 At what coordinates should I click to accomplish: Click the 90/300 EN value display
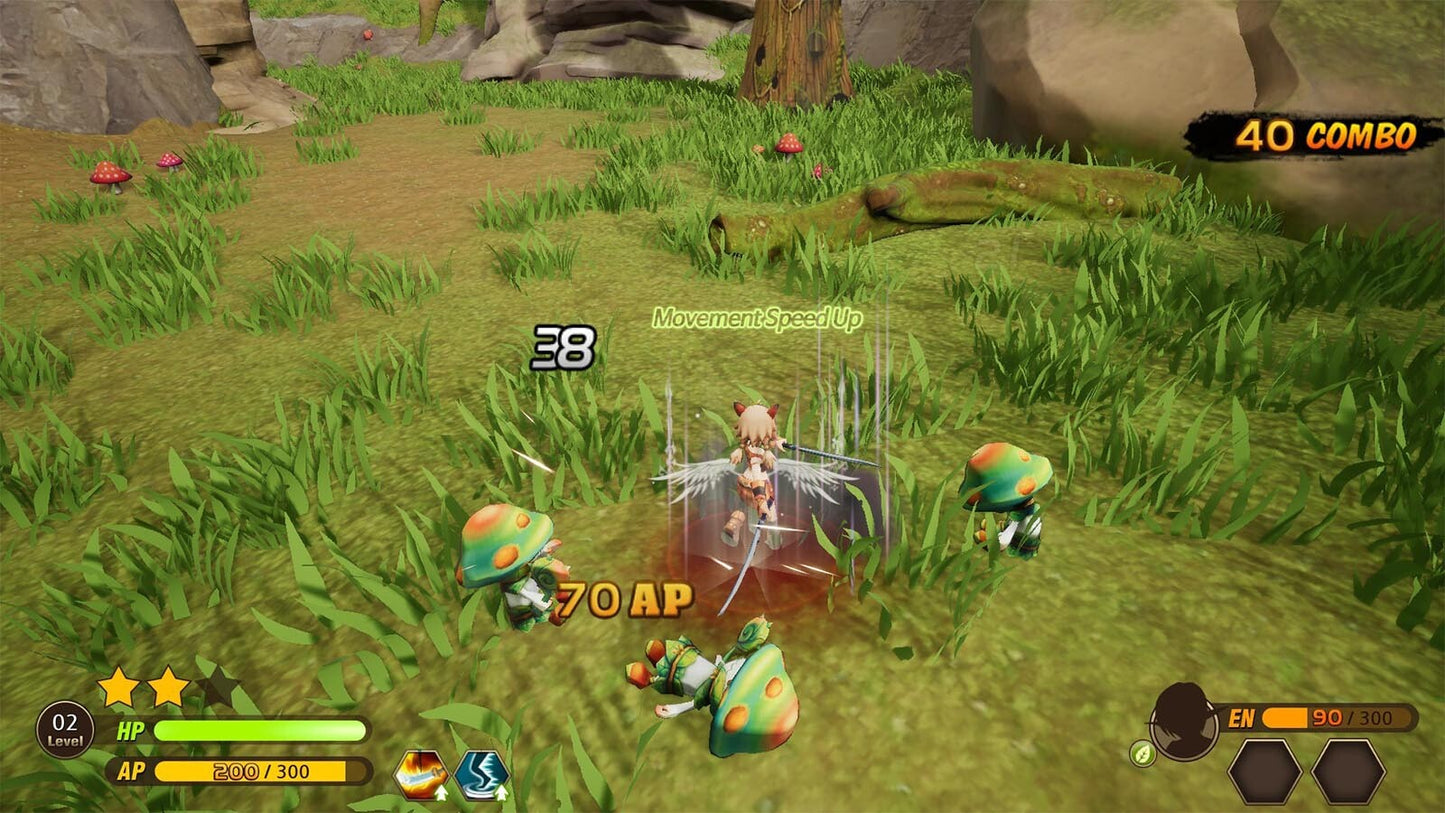click(x=1352, y=718)
